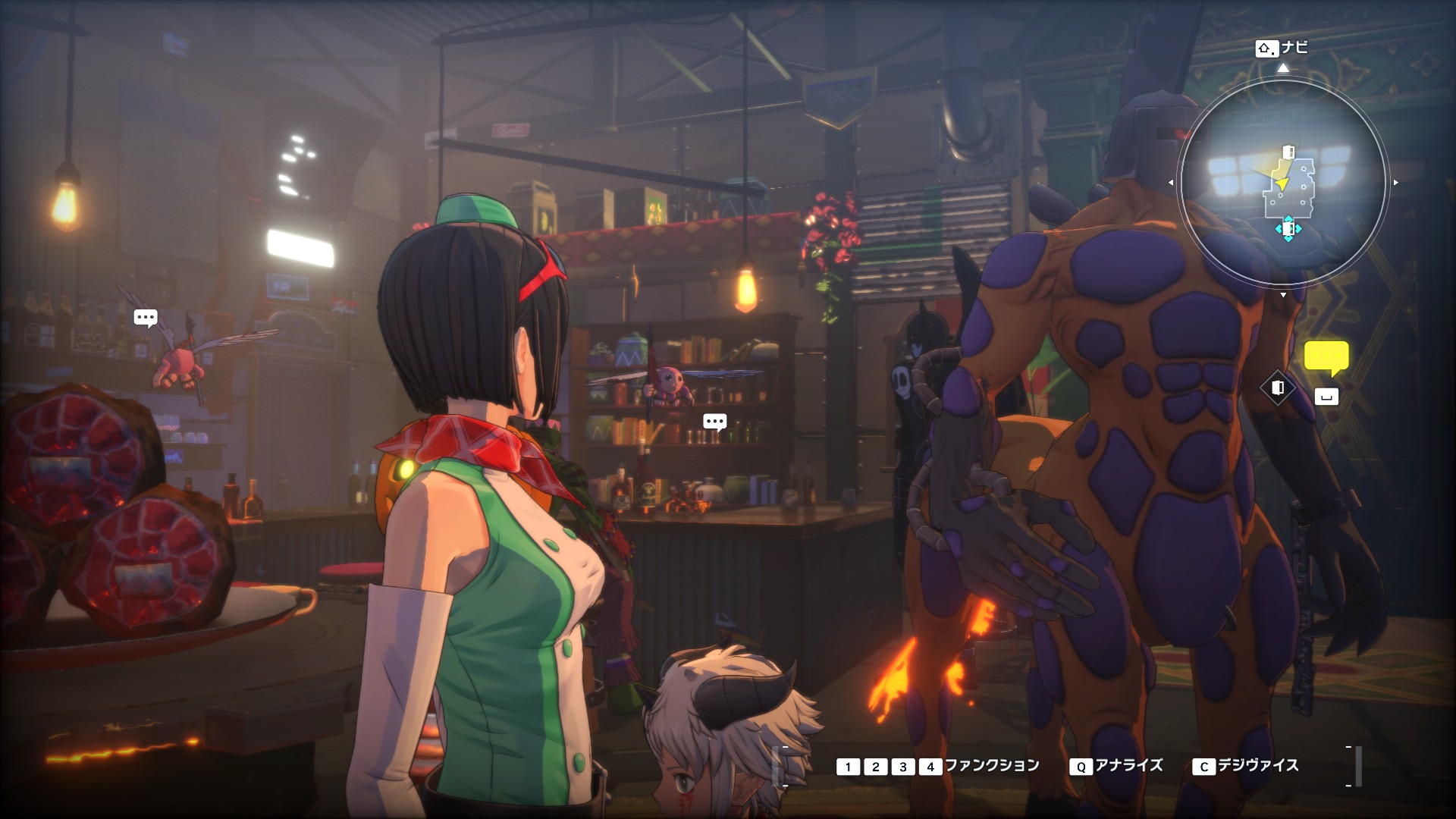Viewport: 1456px width, 819px height.
Task: Open the デジヴァイス Digivice menu
Action: click(1257, 766)
